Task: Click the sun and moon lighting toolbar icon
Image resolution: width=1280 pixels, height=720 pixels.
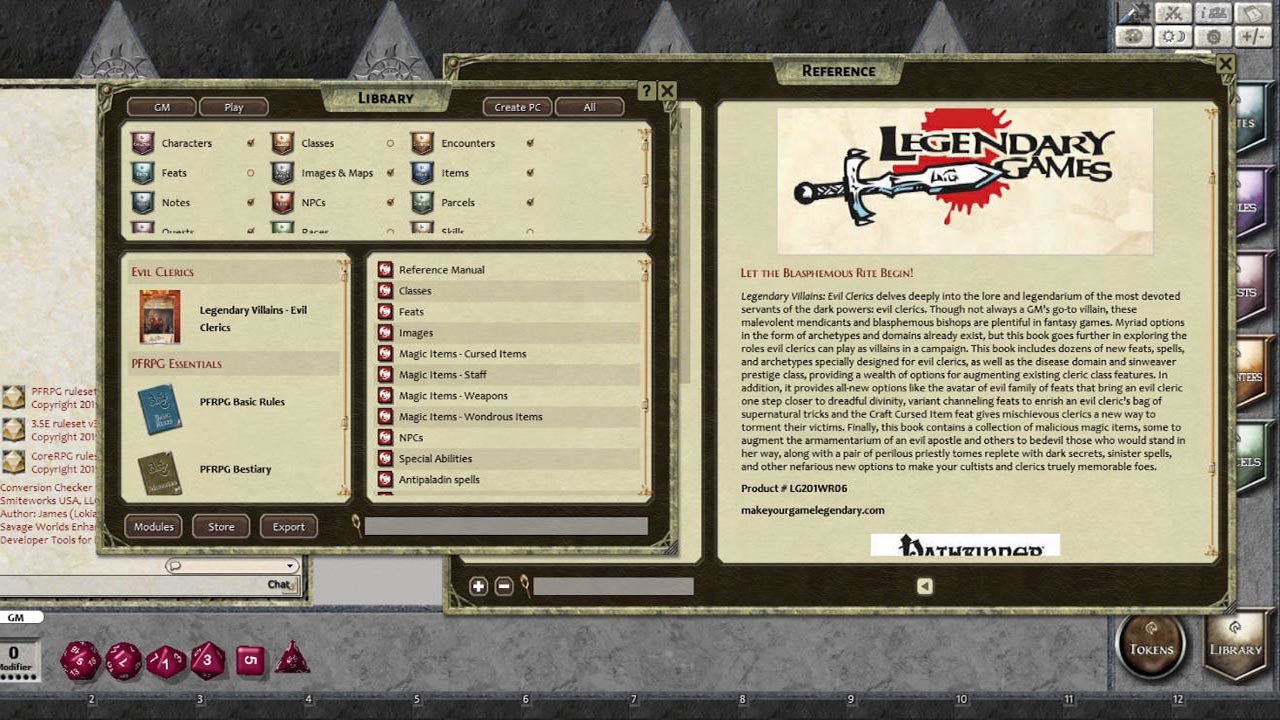Action: 1174,36
